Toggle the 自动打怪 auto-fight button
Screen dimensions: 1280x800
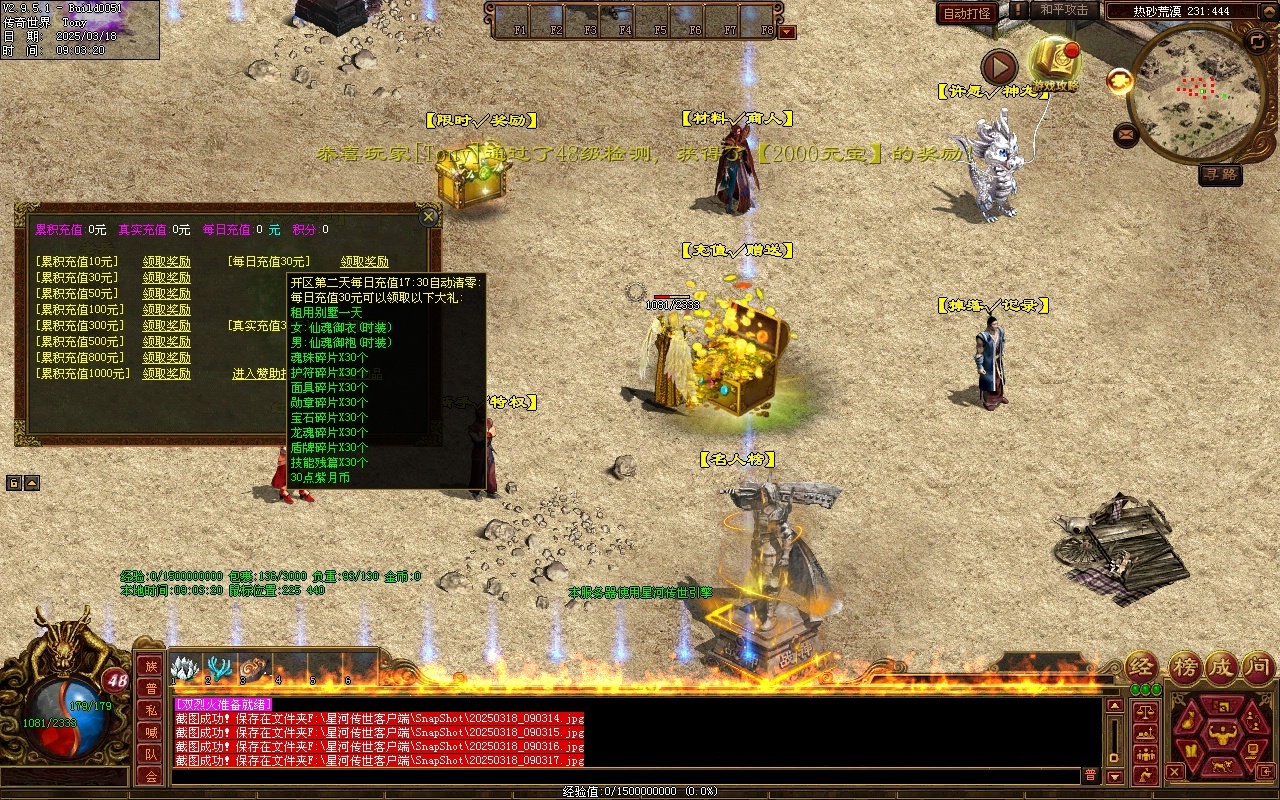[968, 13]
